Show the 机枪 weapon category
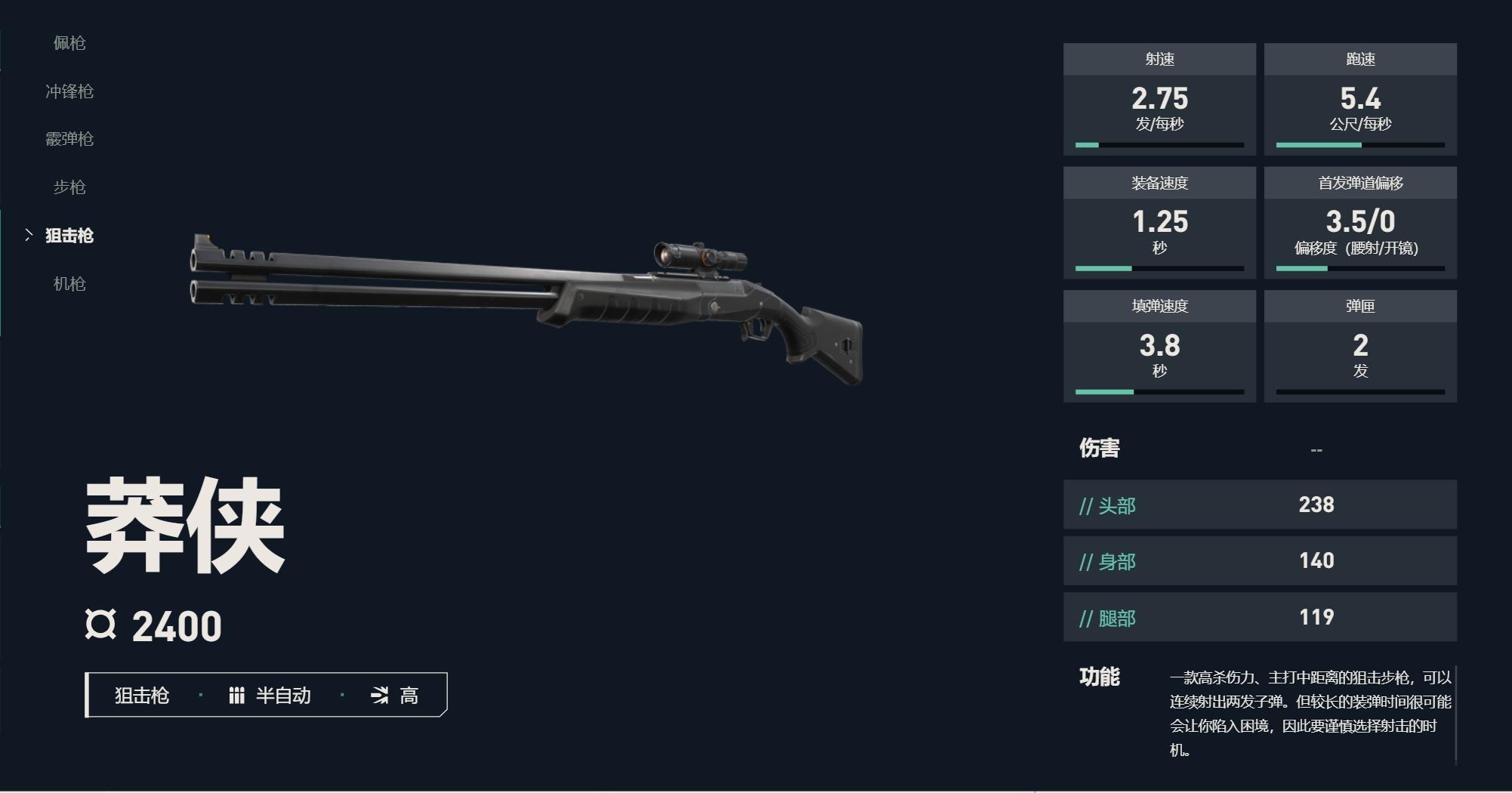1512x793 pixels. (69, 284)
